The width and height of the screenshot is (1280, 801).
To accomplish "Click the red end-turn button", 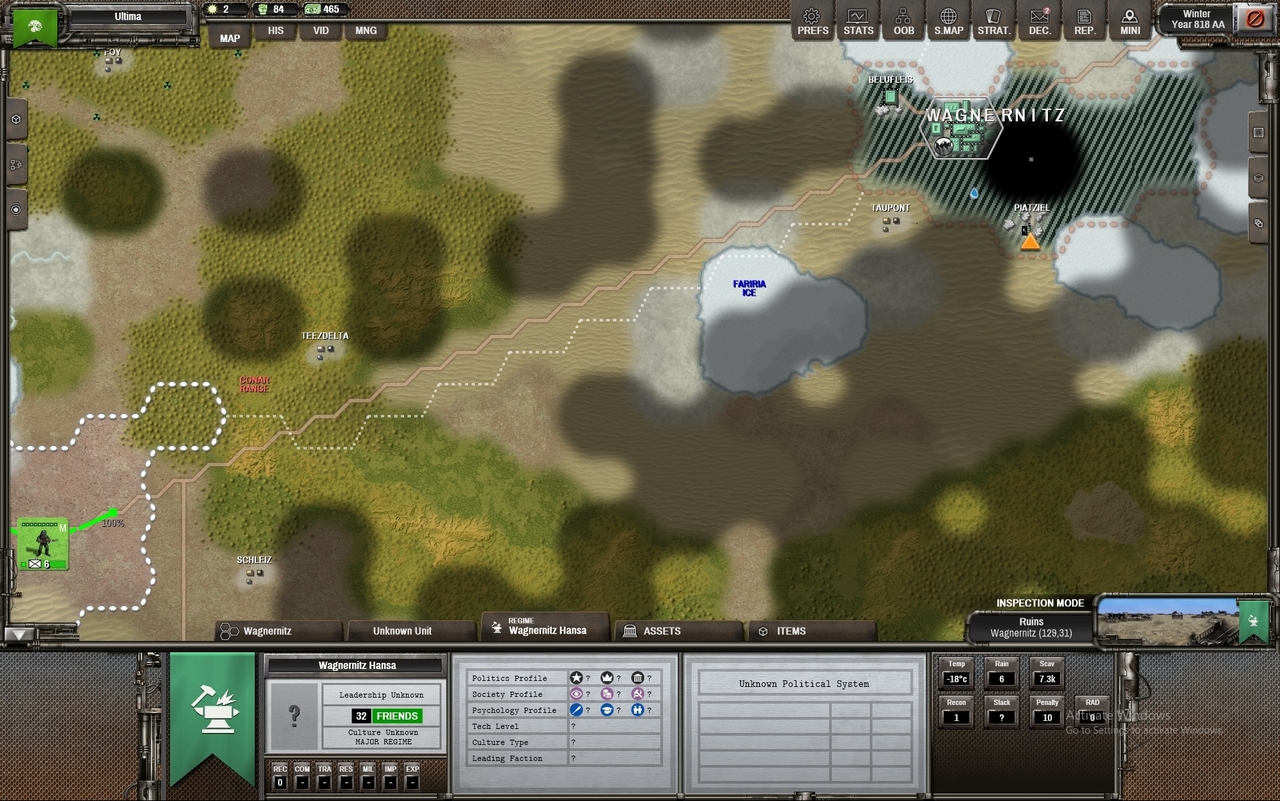I will coord(1252,19).
